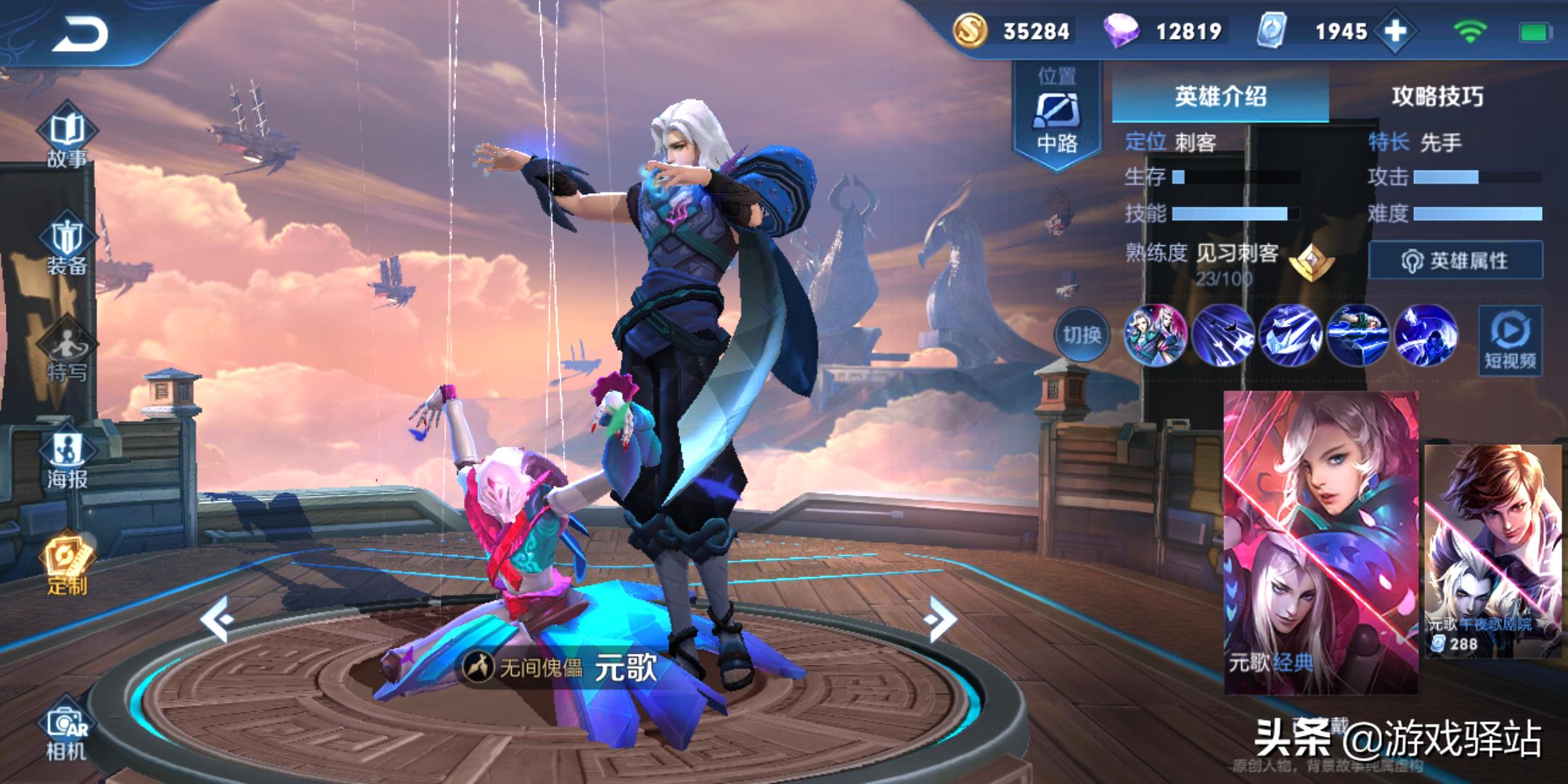The image size is (1568, 784).
Task: Open the 装备 equipment panel
Action: point(67,245)
